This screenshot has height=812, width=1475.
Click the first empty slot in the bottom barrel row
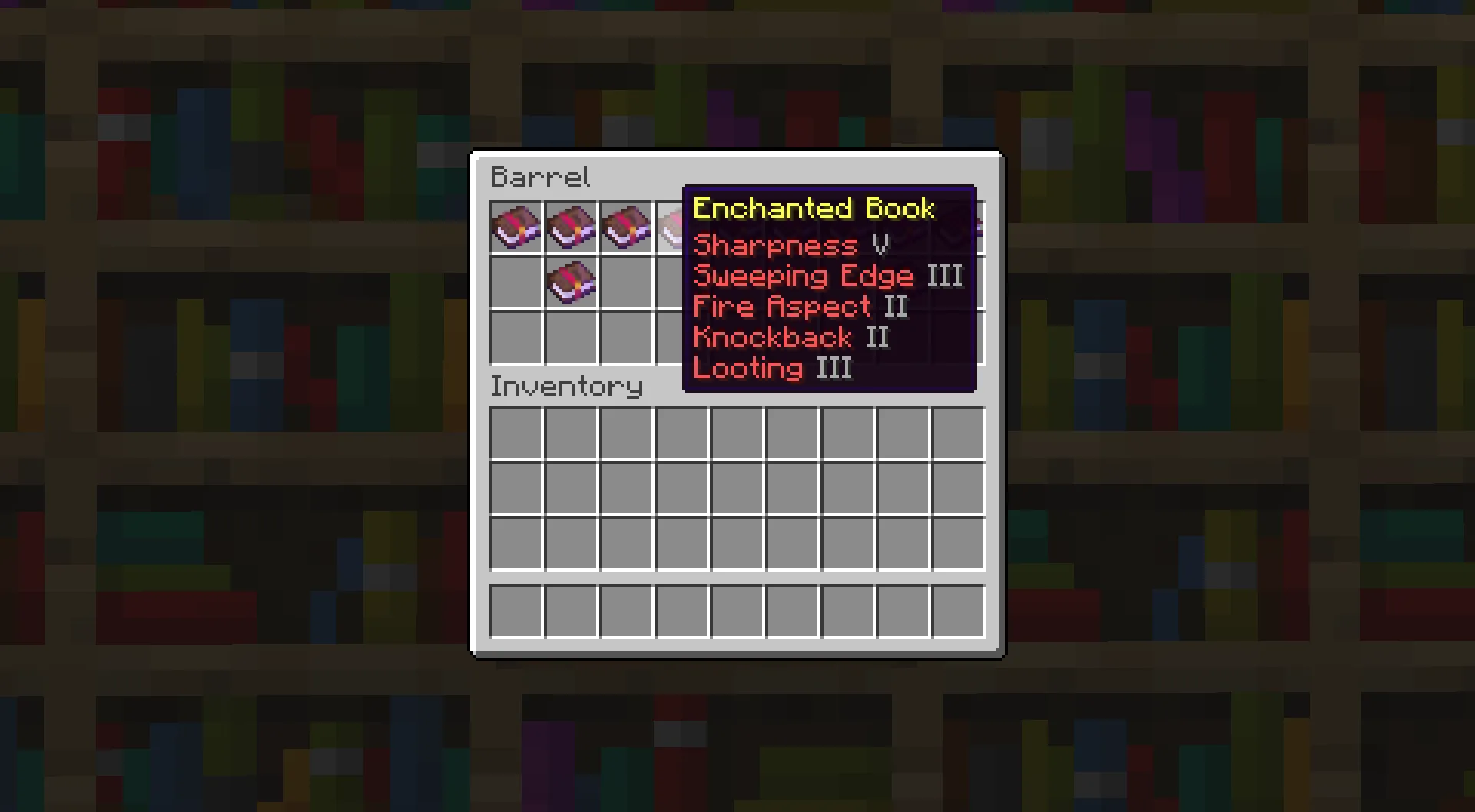515,337
